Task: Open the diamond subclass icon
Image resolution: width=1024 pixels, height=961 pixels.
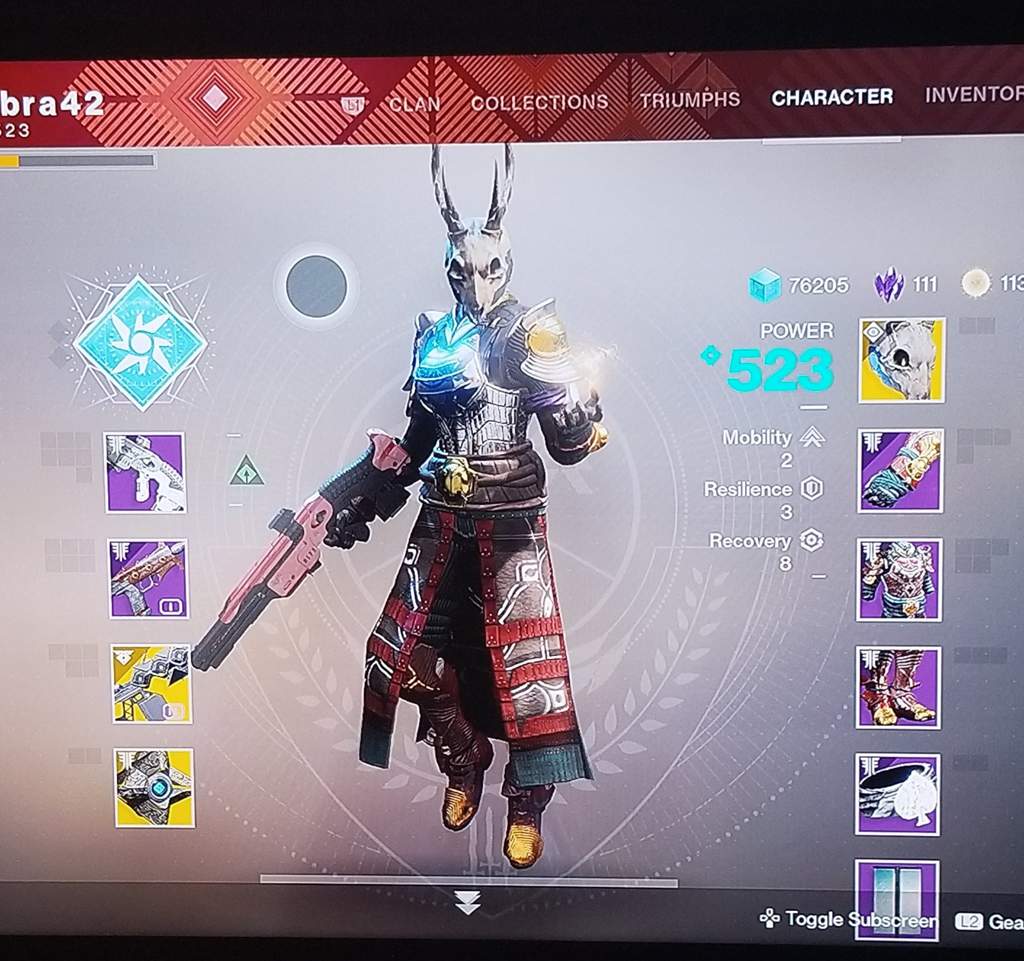Action: (x=140, y=343)
